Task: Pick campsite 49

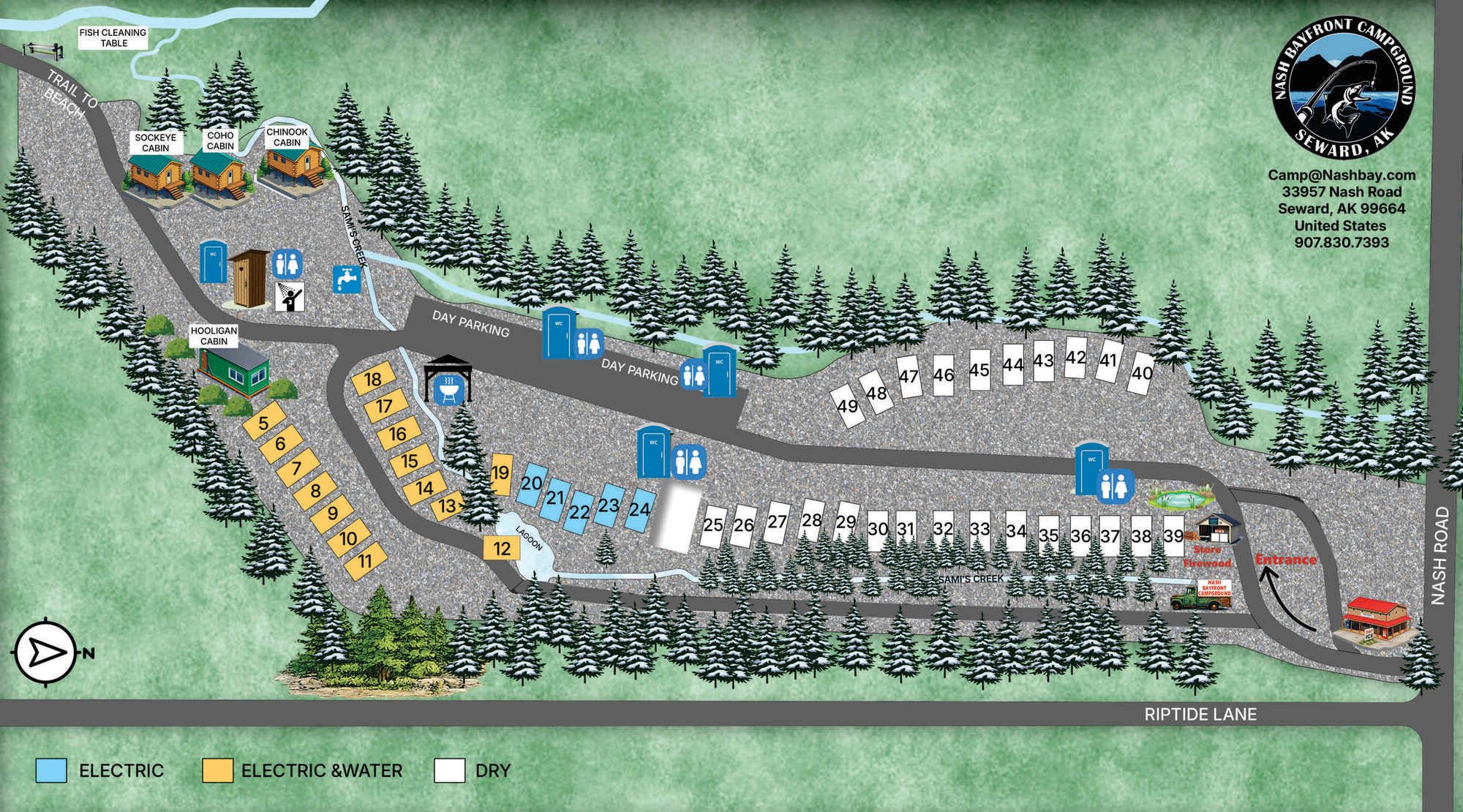Action: coord(847,405)
